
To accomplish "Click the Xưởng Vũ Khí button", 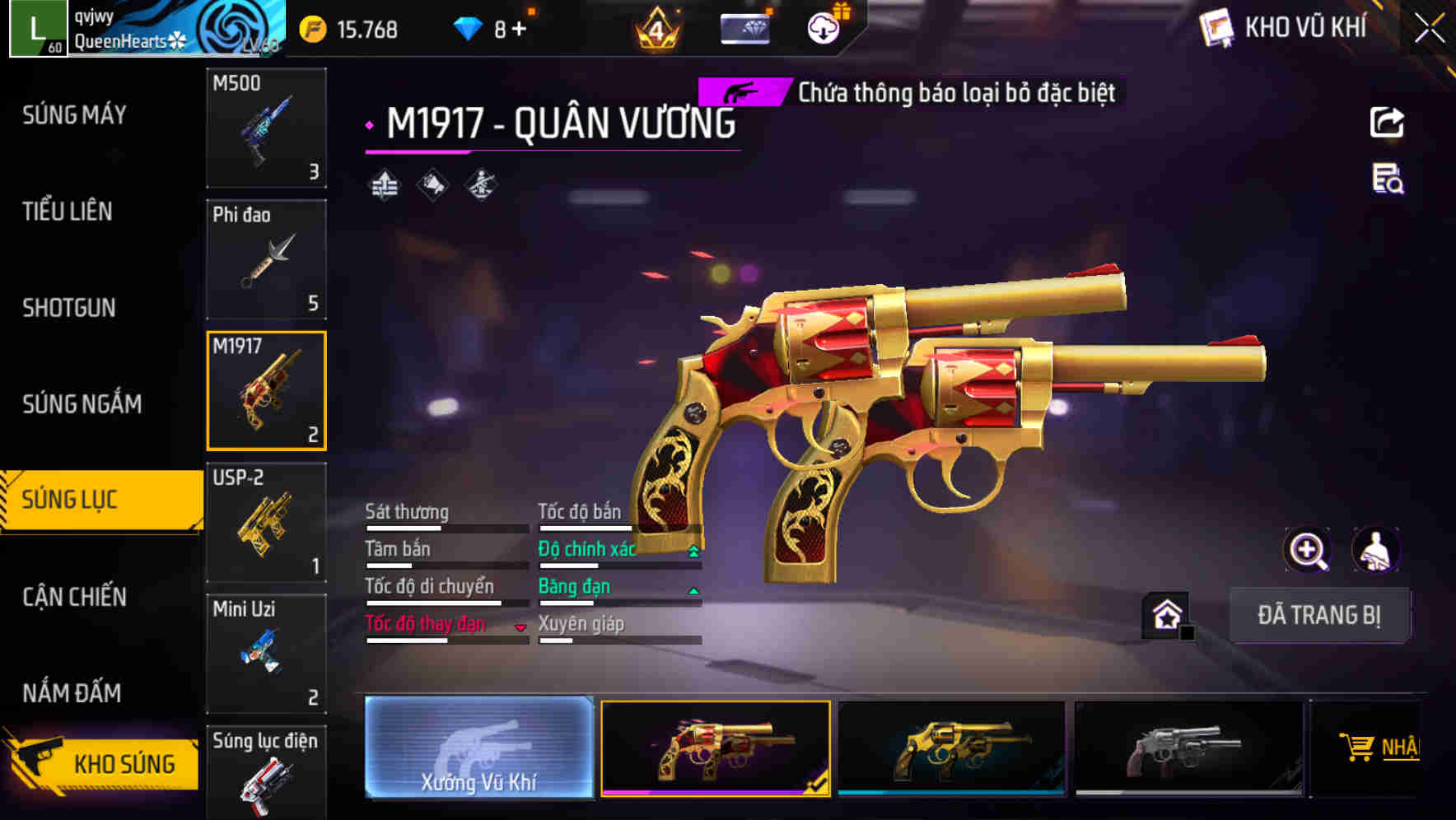I will [478, 749].
